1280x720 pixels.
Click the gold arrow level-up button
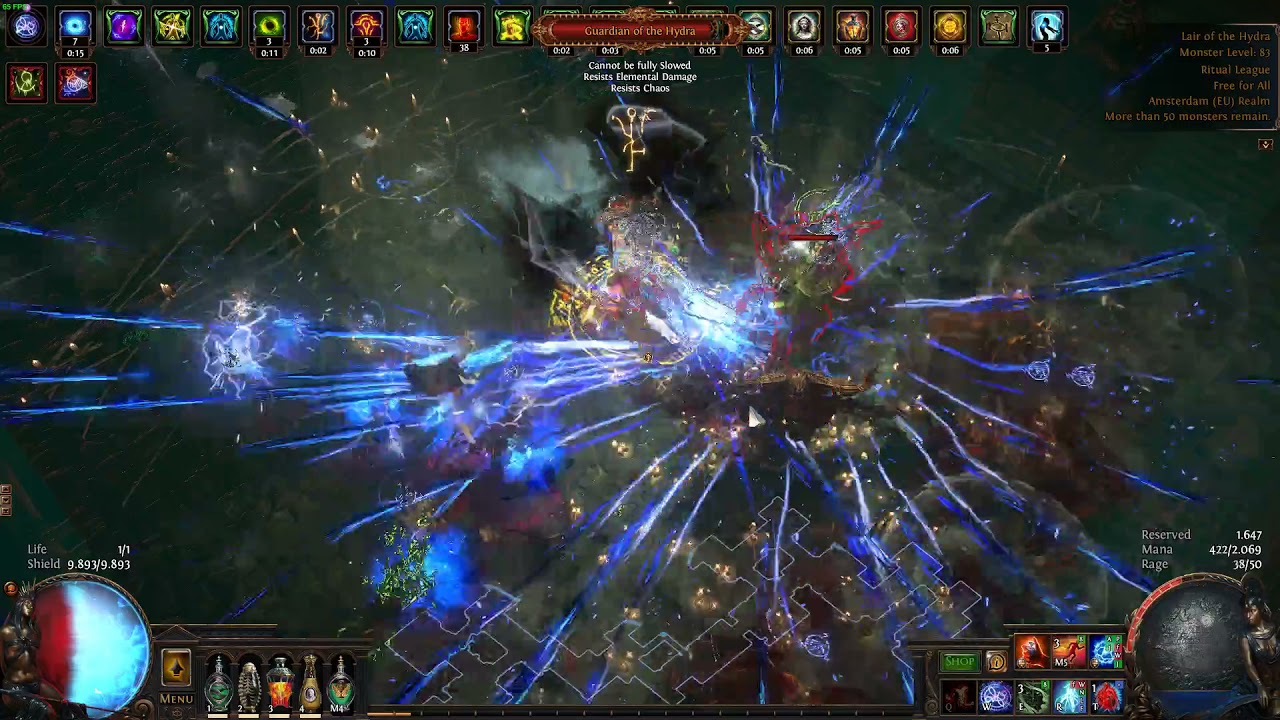click(x=176, y=667)
